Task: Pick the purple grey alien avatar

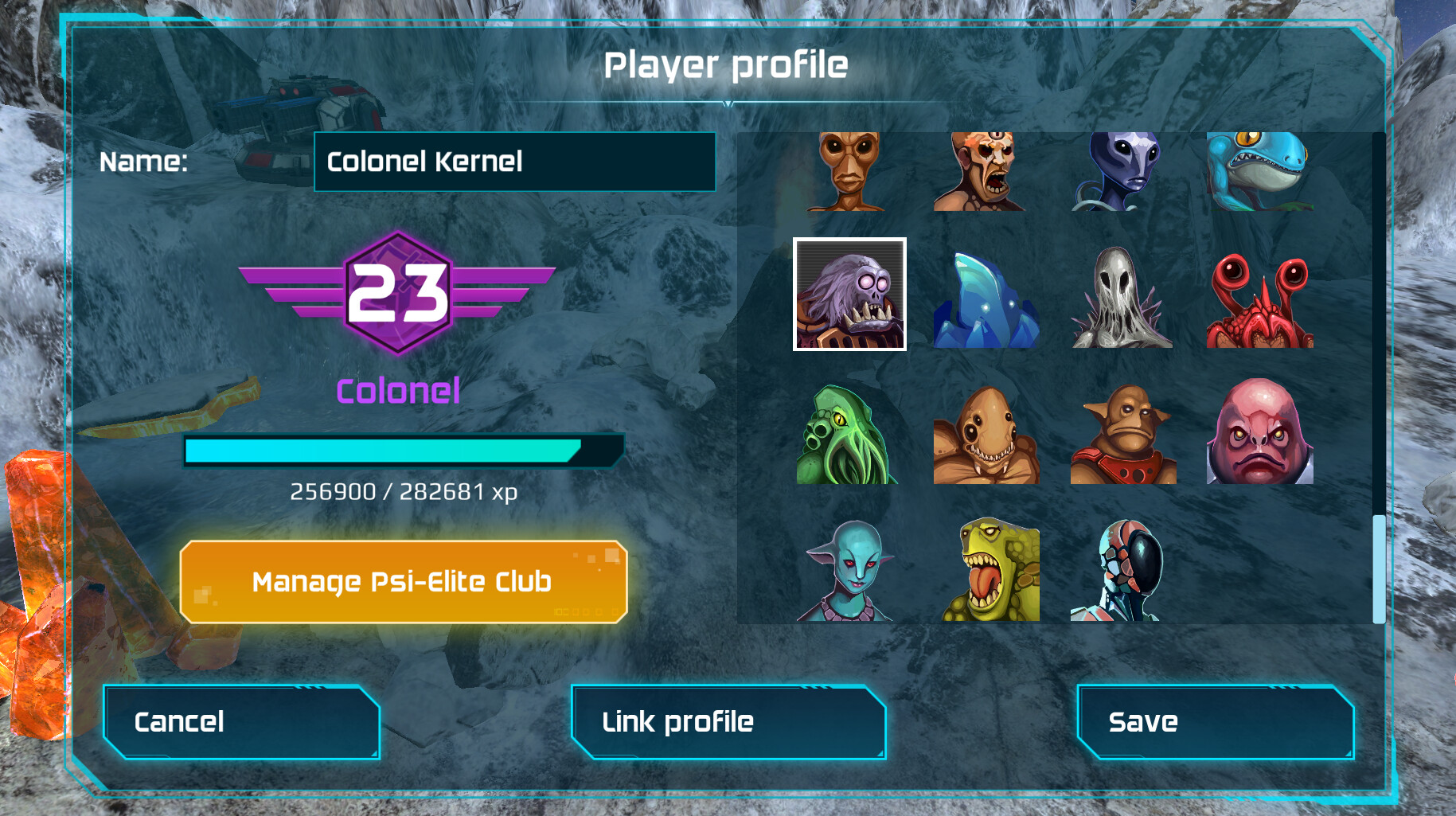Action: point(1122,170)
